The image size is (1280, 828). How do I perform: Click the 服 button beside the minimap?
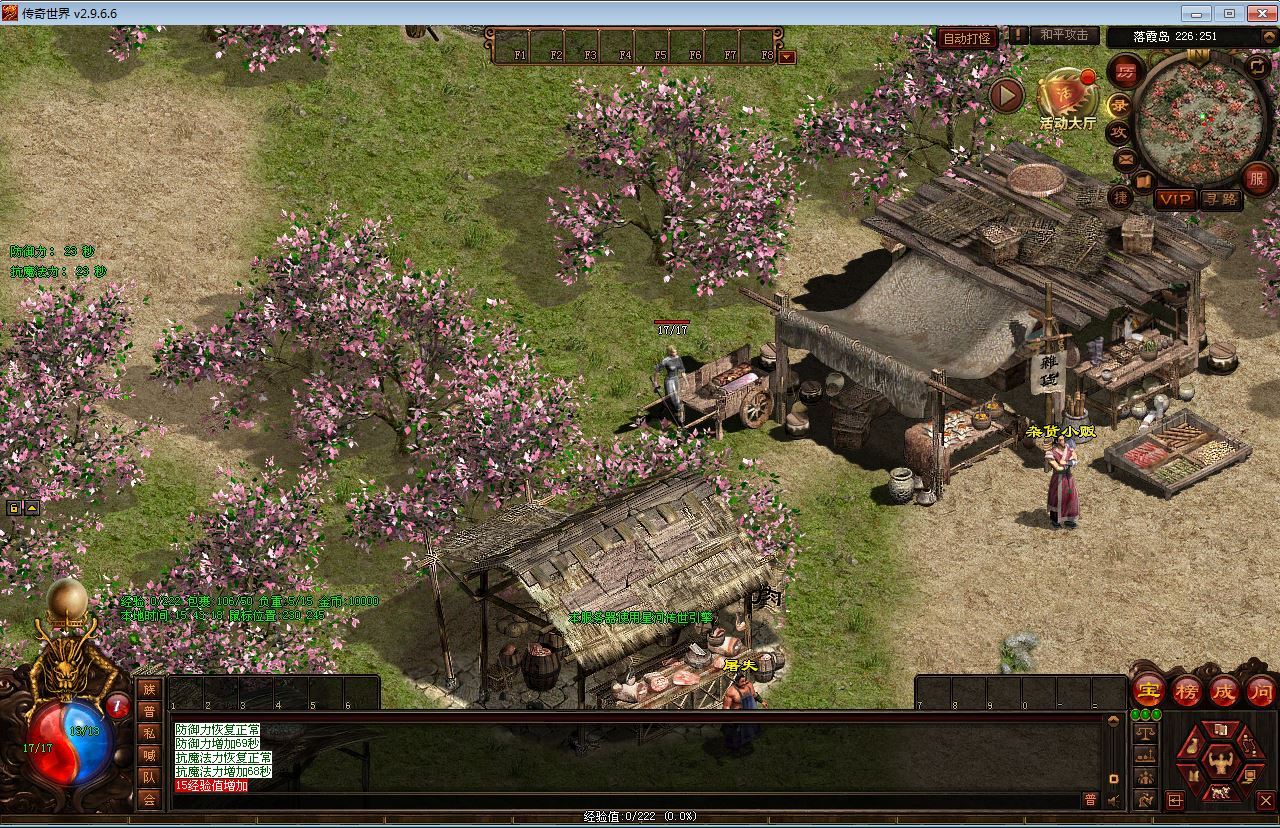tap(1258, 179)
